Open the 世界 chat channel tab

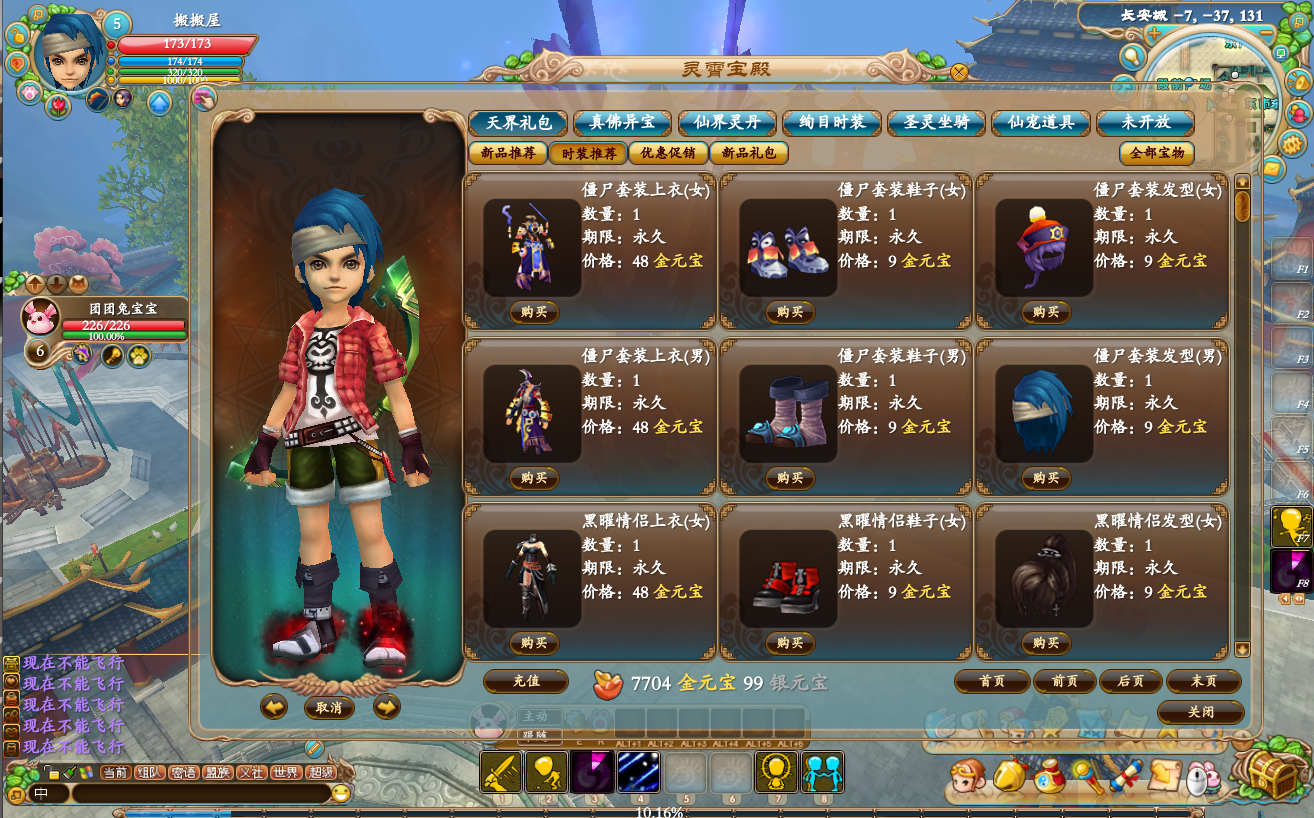click(285, 772)
